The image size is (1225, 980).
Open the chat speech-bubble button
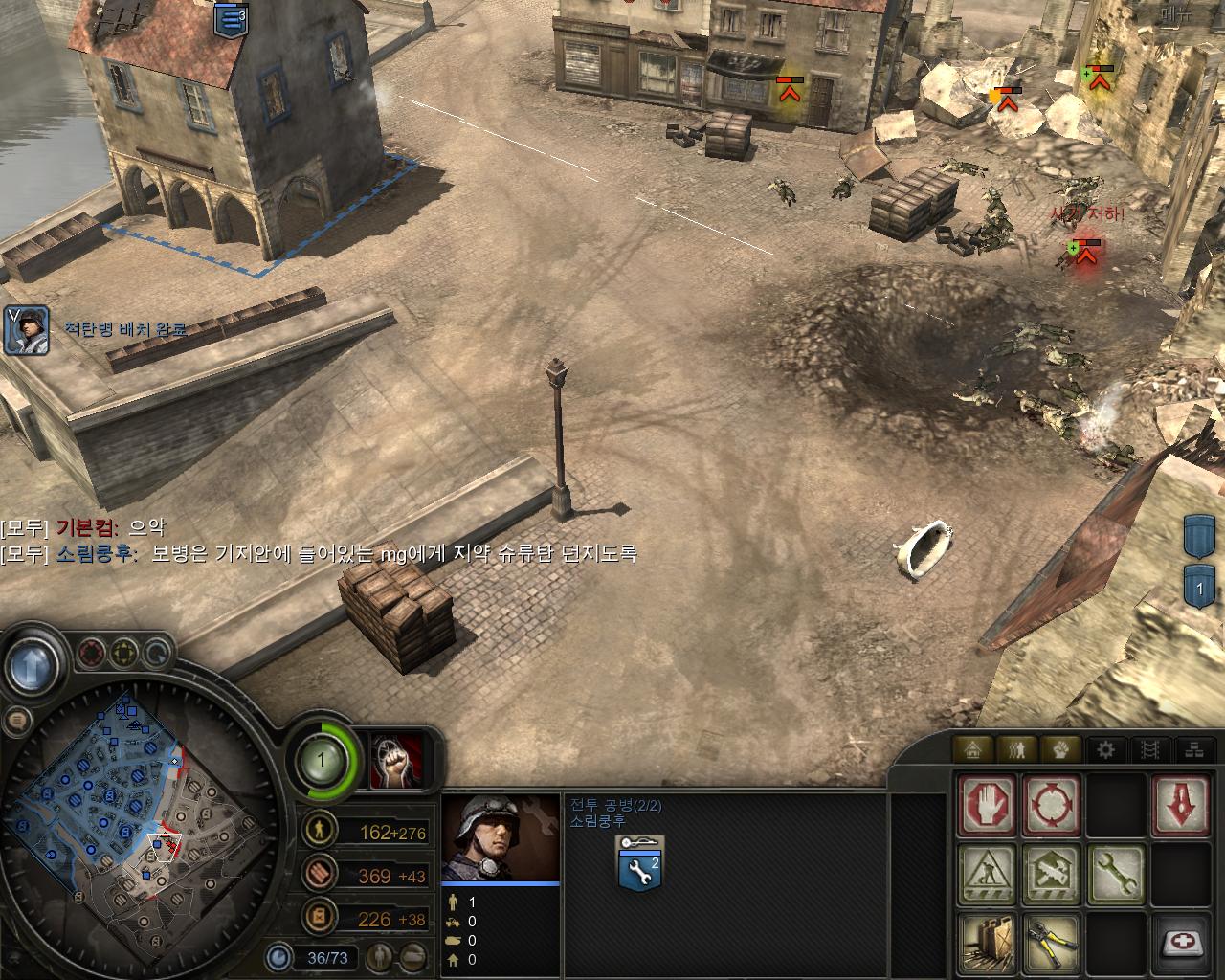(x=18, y=721)
